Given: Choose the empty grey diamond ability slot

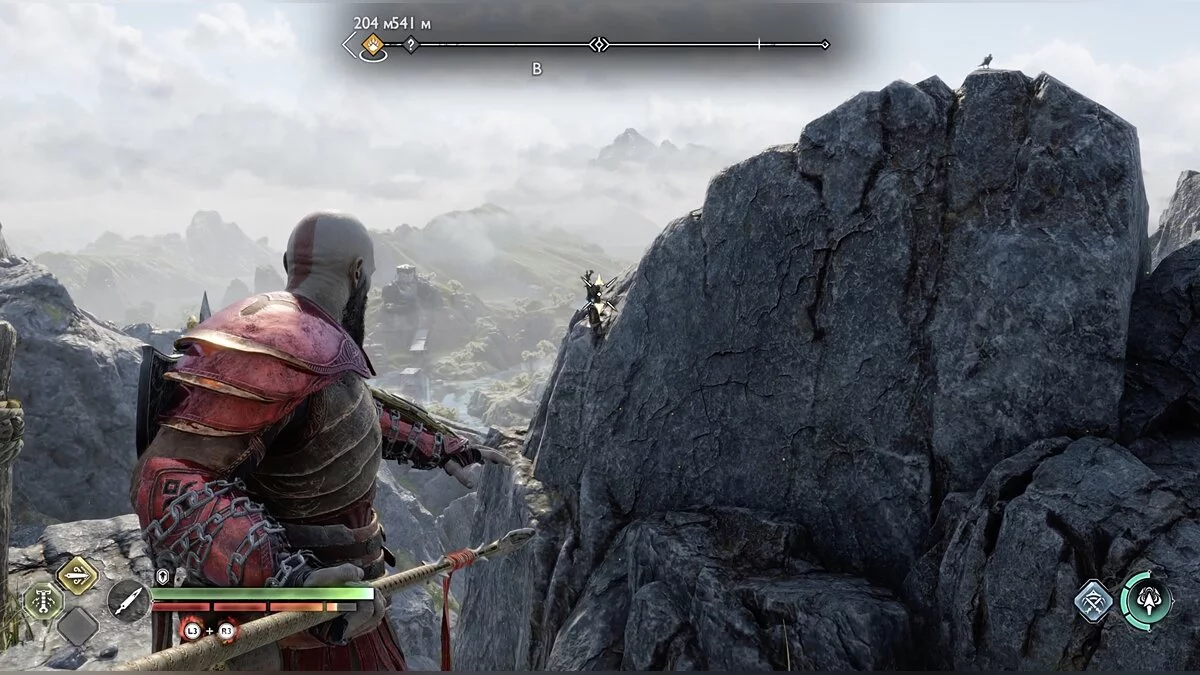Looking at the screenshot, I should coord(77,627).
